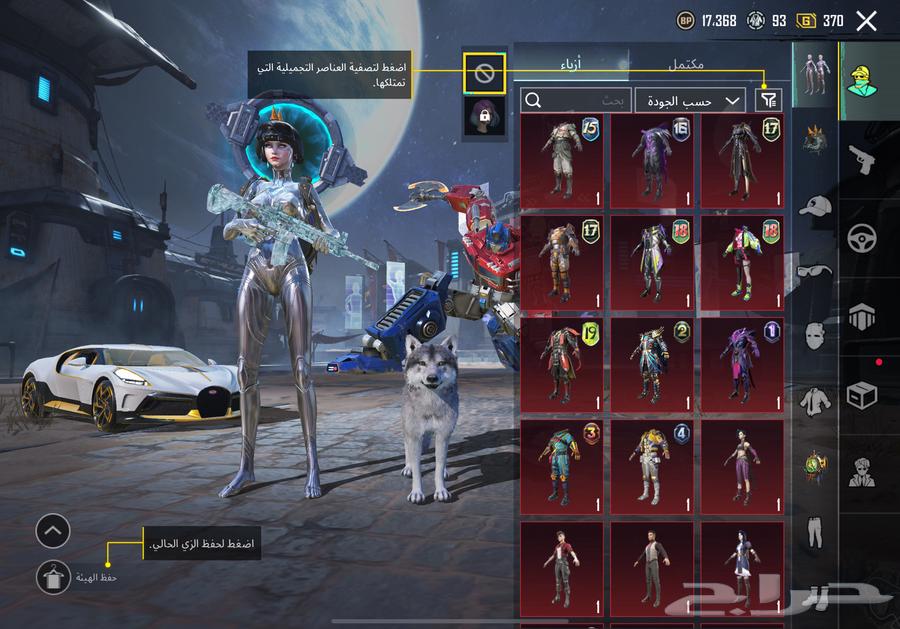900x629 pixels.
Task: Save the current look with حفظ الهيئة
Action: click(x=52, y=577)
